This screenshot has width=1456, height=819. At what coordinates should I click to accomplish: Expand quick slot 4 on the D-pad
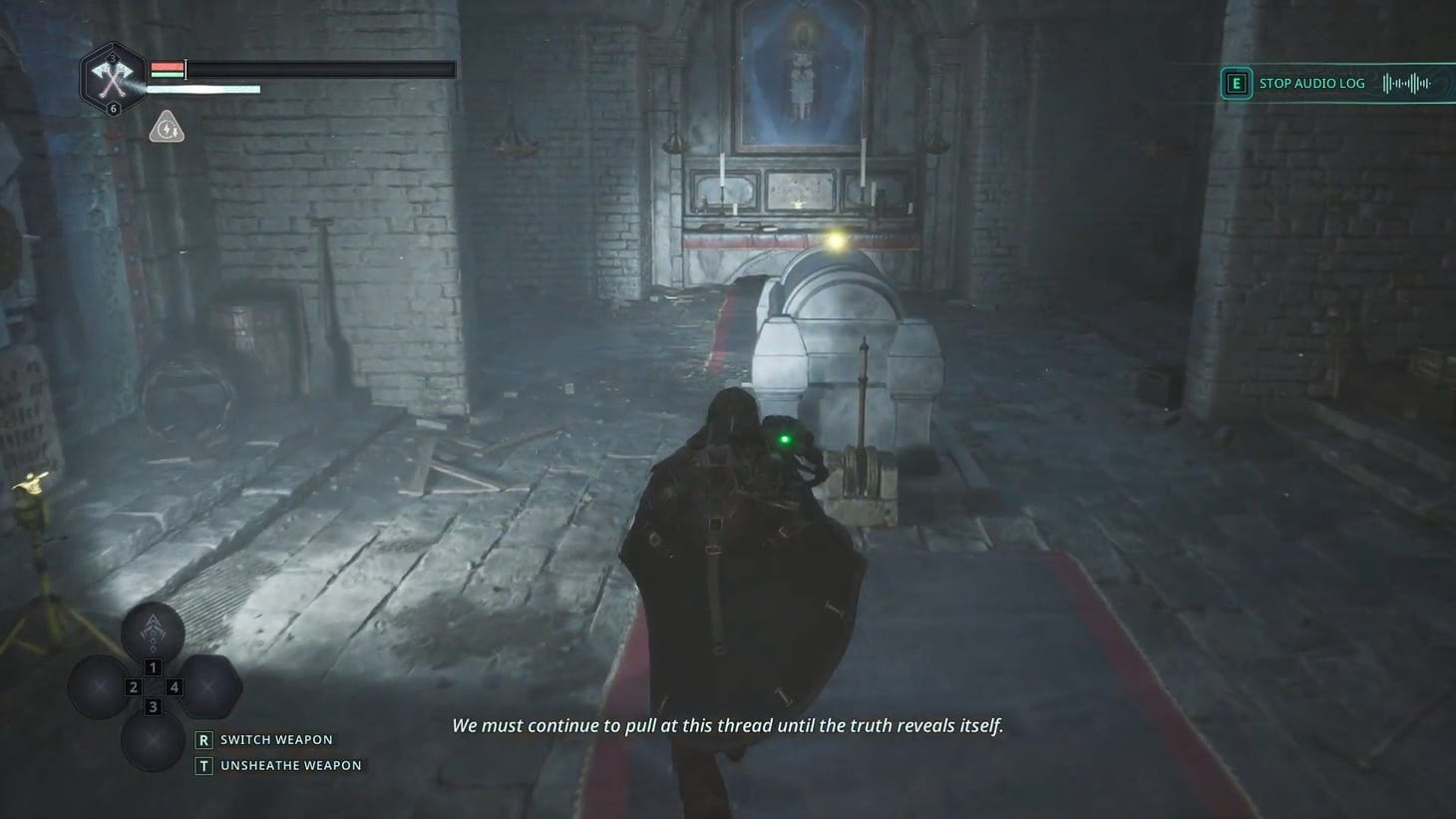coord(174,687)
